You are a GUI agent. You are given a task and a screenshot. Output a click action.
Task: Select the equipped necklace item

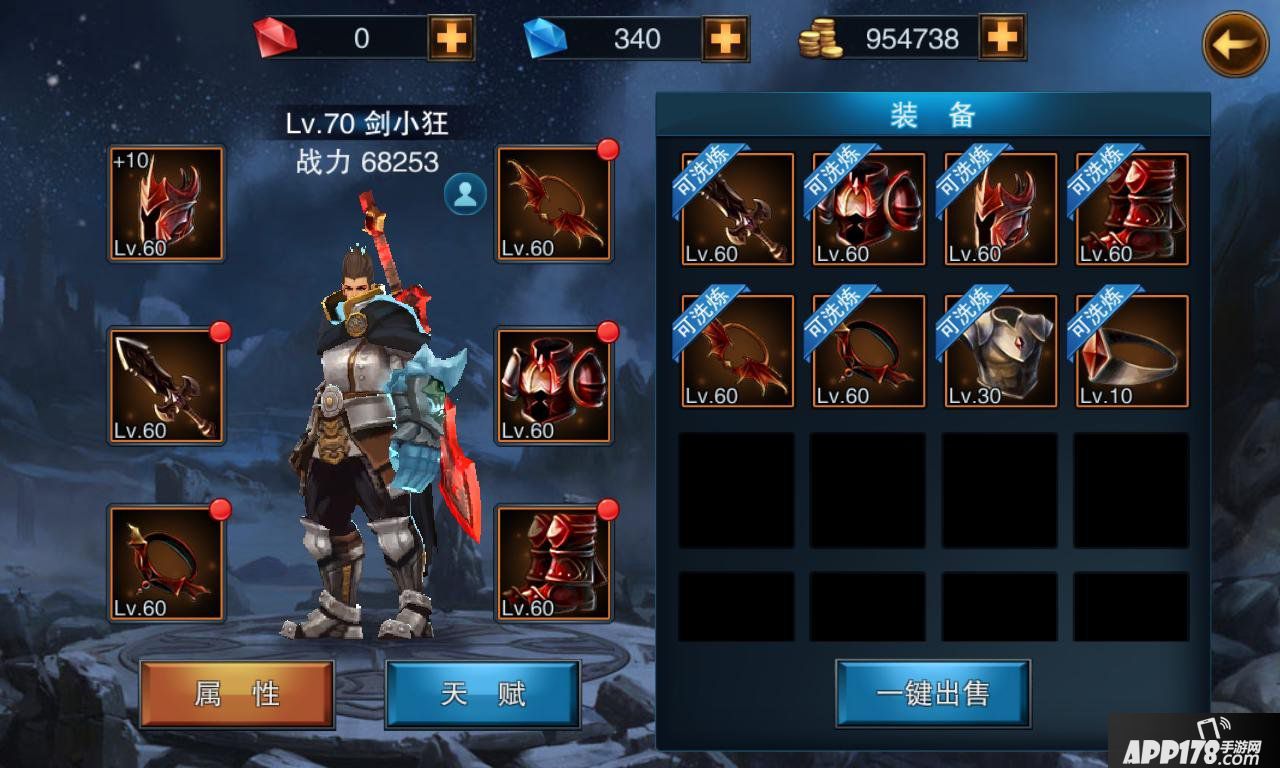click(166, 565)
